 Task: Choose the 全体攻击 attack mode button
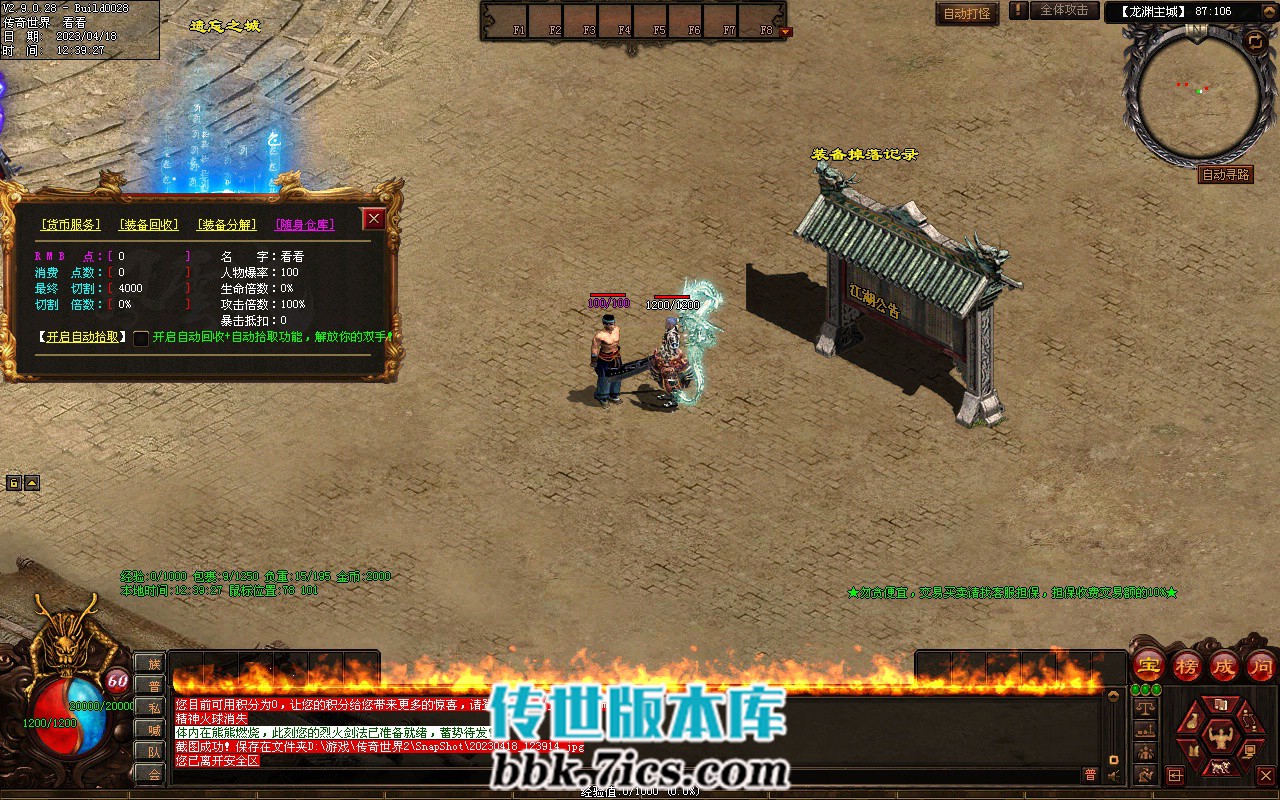tap(1064, 10)
